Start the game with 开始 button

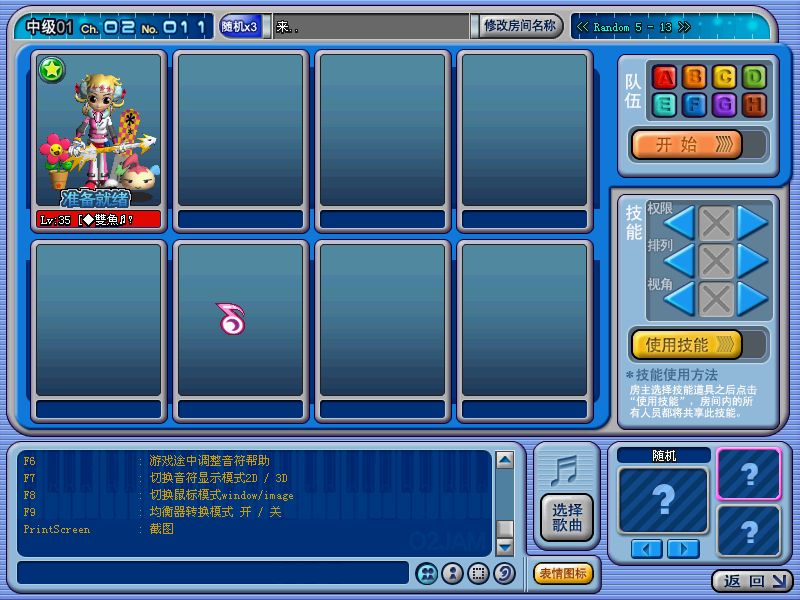(686, 144)
